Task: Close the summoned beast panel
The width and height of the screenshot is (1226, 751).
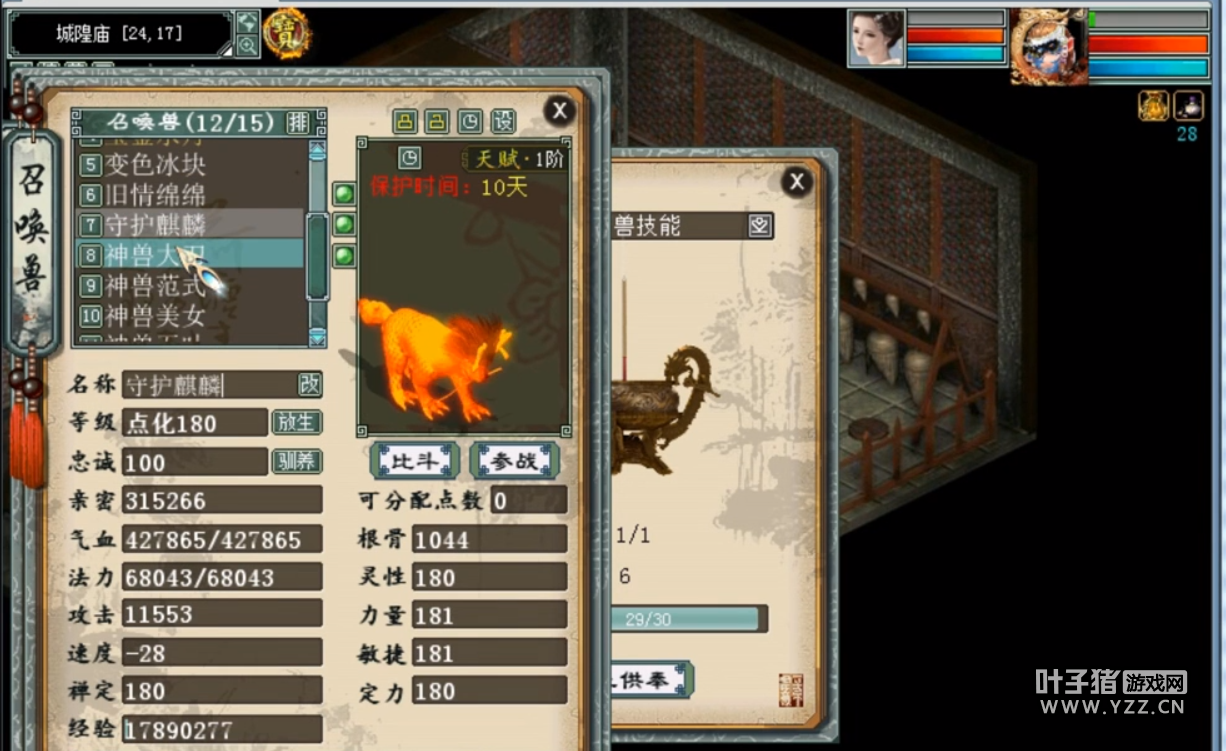Action: 559,110
